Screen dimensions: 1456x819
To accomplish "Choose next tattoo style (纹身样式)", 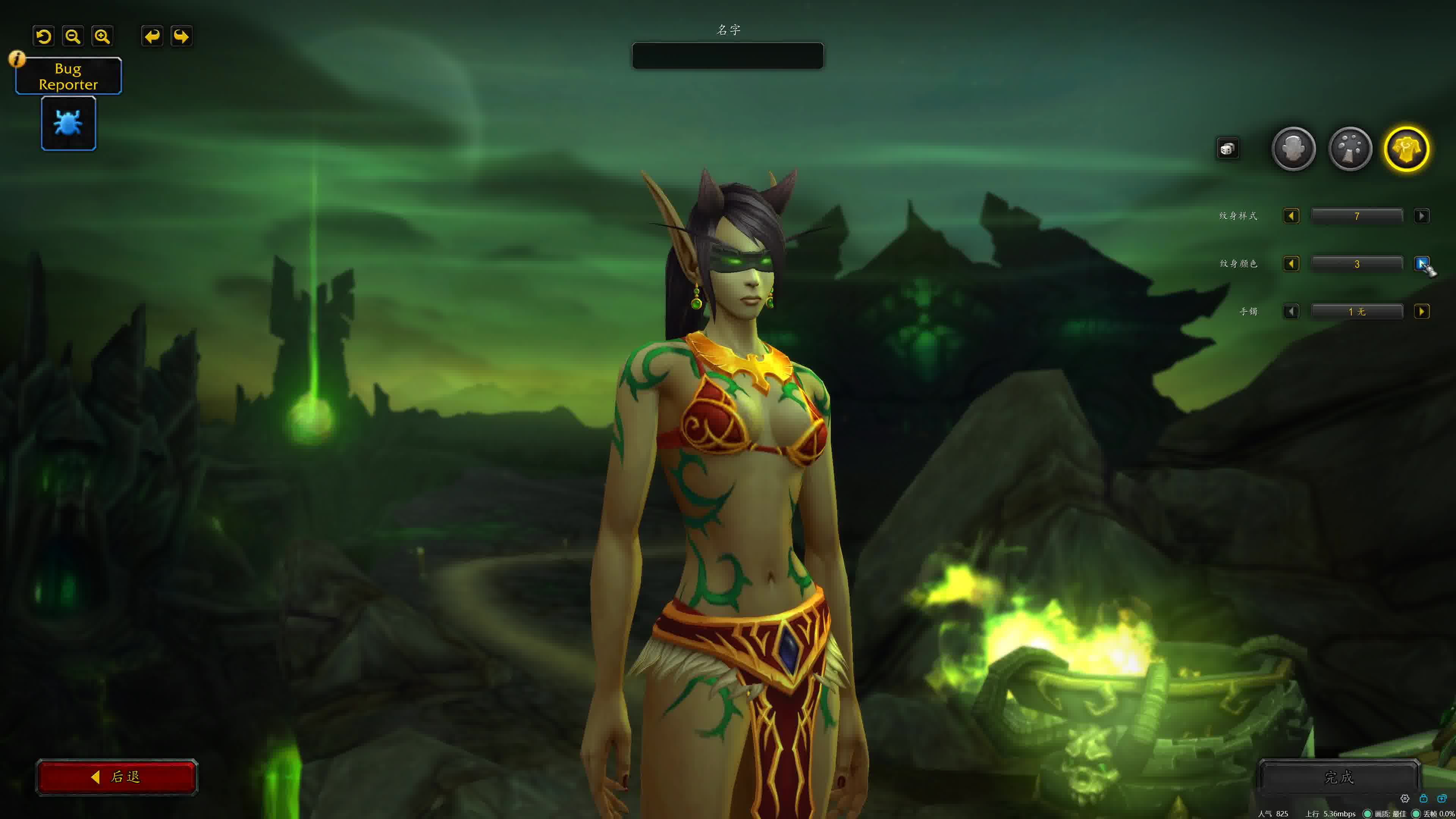I will point(1421,216).
